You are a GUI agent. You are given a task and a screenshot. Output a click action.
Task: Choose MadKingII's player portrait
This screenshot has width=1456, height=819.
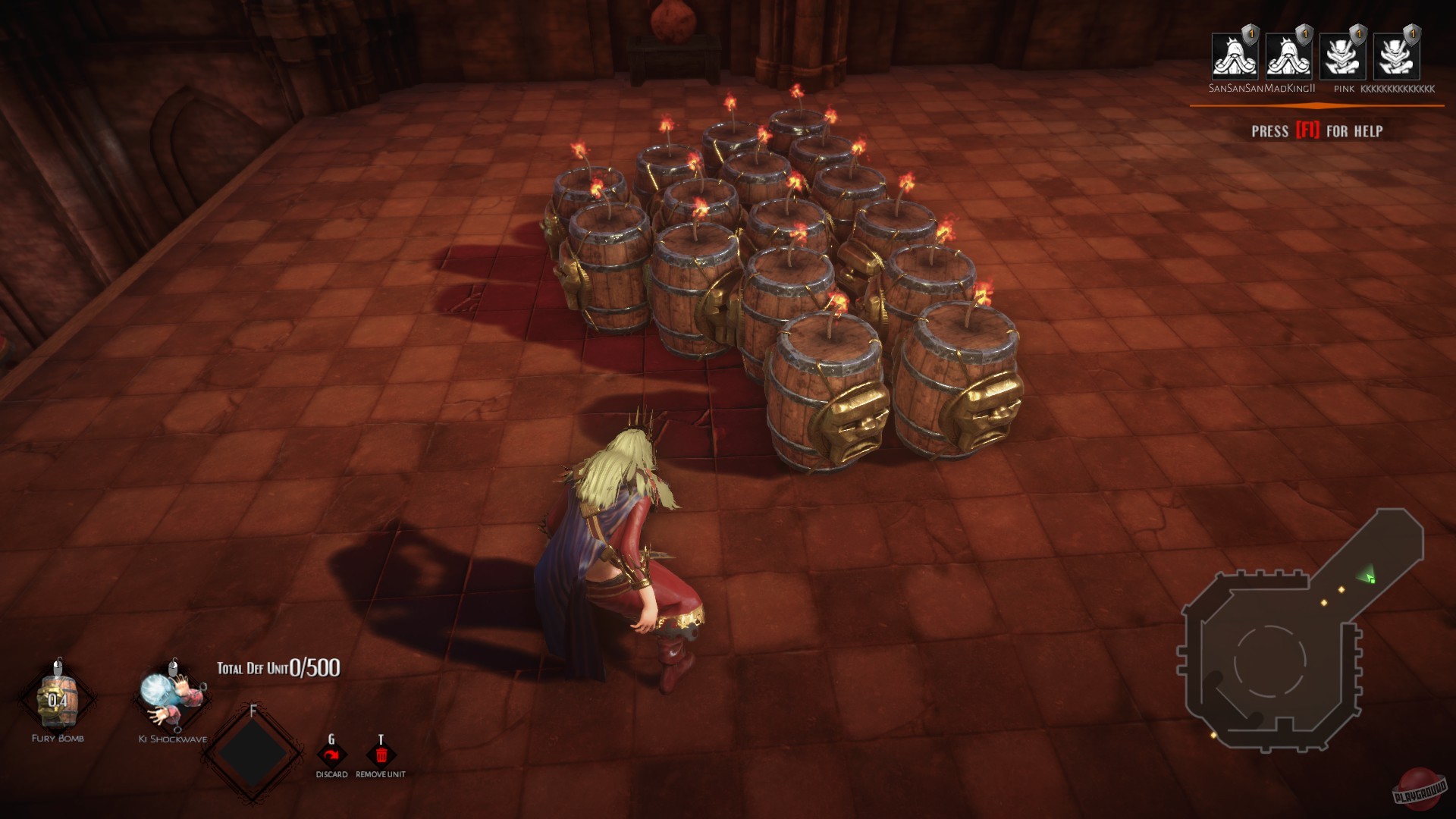pyautogui.click(x=1288, y=57)
